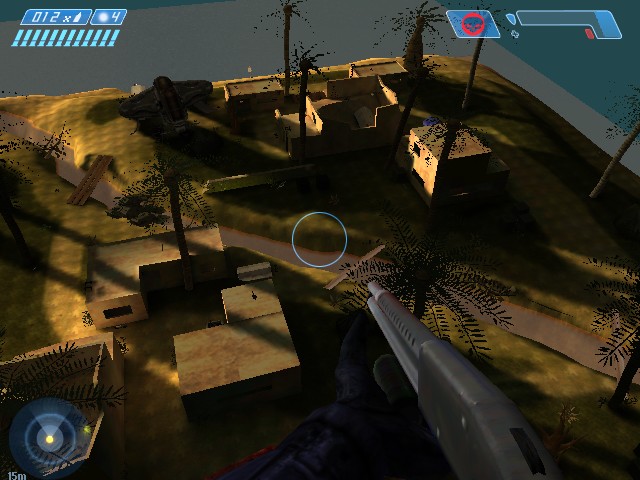Click the motion tracker radar
Image resolution: width=640 pixels, height=480 pixels.
(47, 436)
